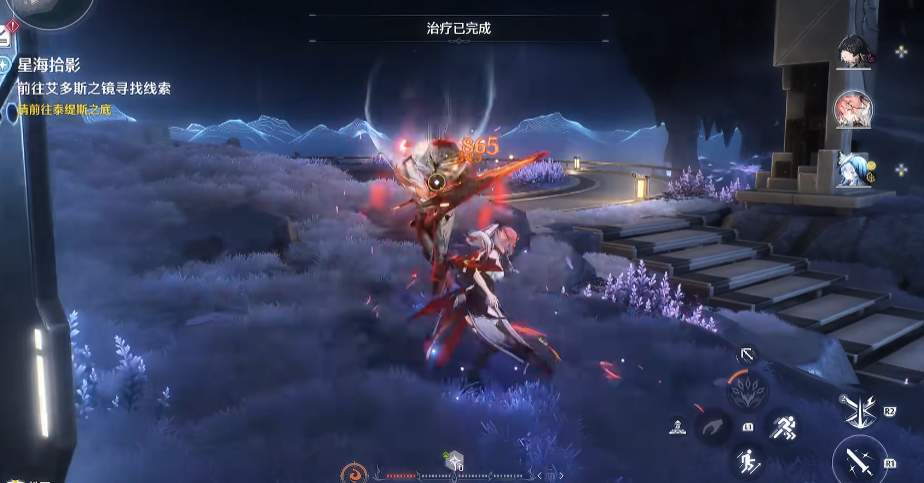Click the orange spiral icon by health bar

[x=354, y=472]
